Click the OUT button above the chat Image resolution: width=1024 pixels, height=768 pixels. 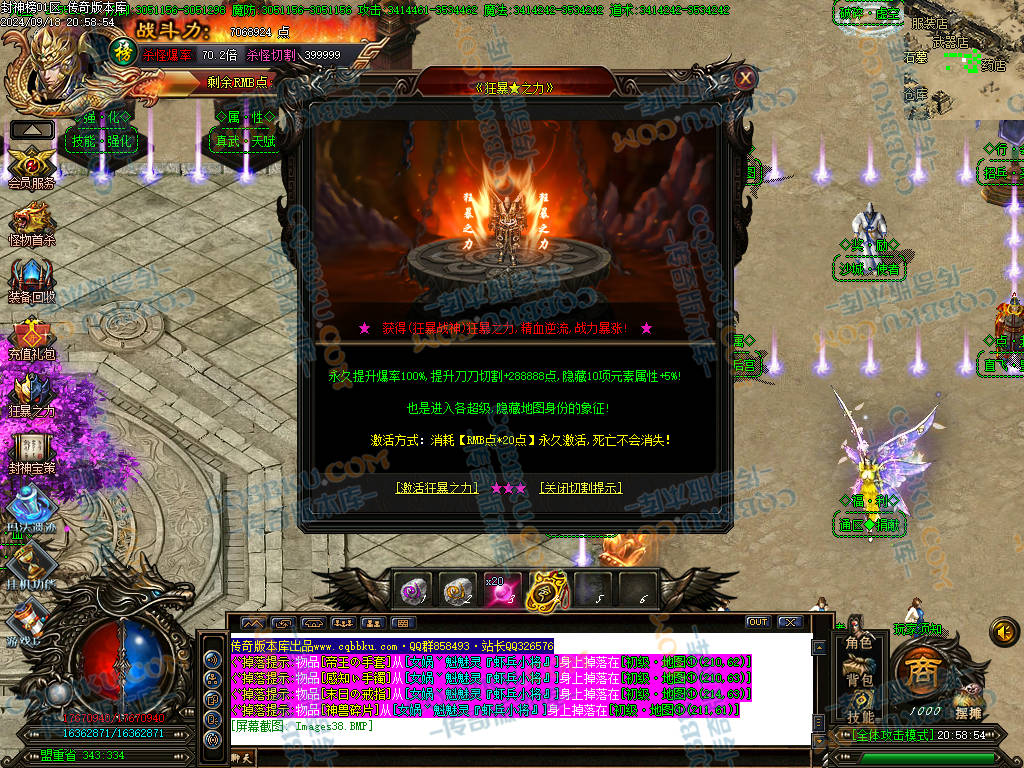click(x=758, y=622)
